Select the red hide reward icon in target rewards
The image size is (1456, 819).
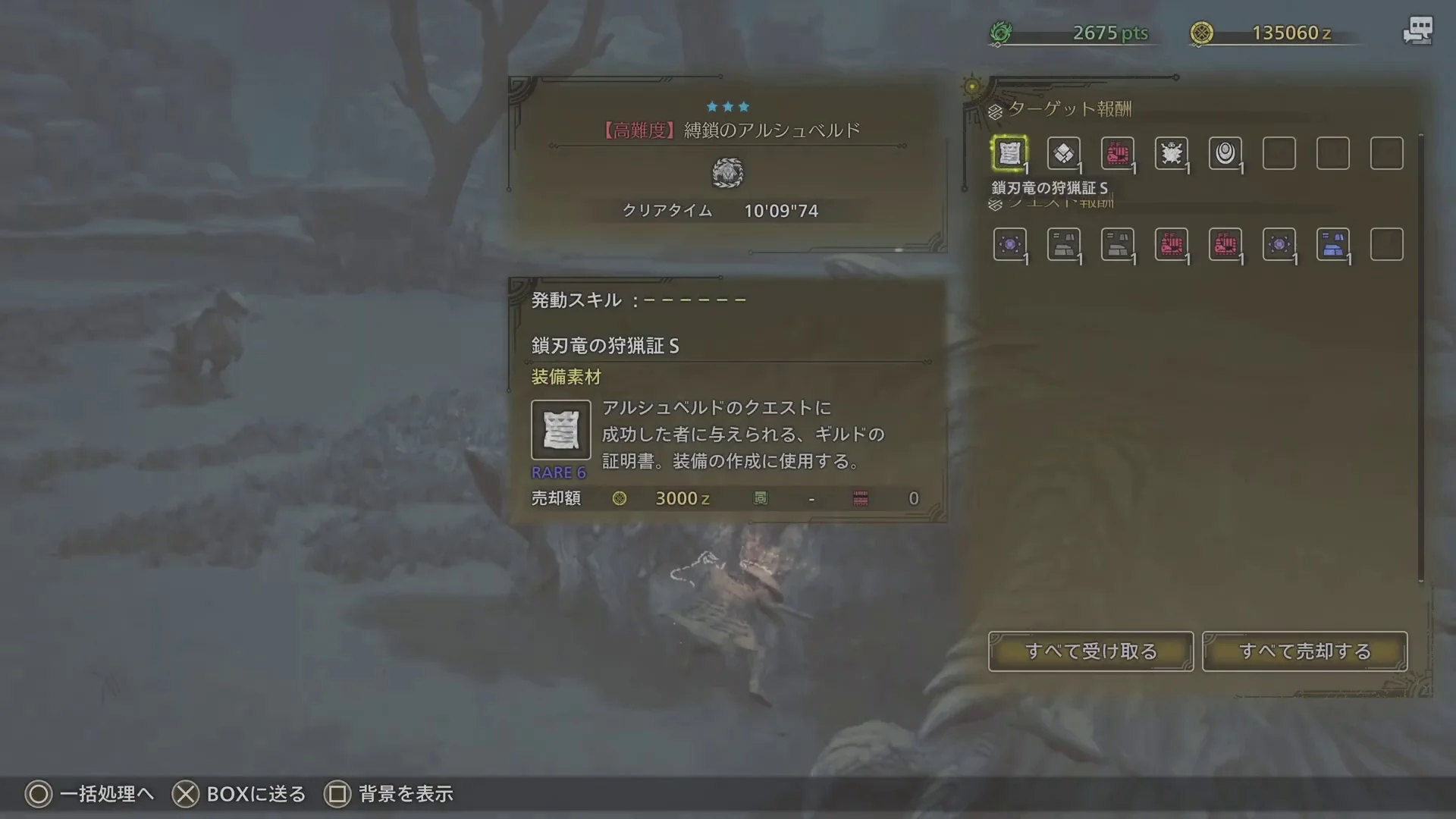[1118, 152]
